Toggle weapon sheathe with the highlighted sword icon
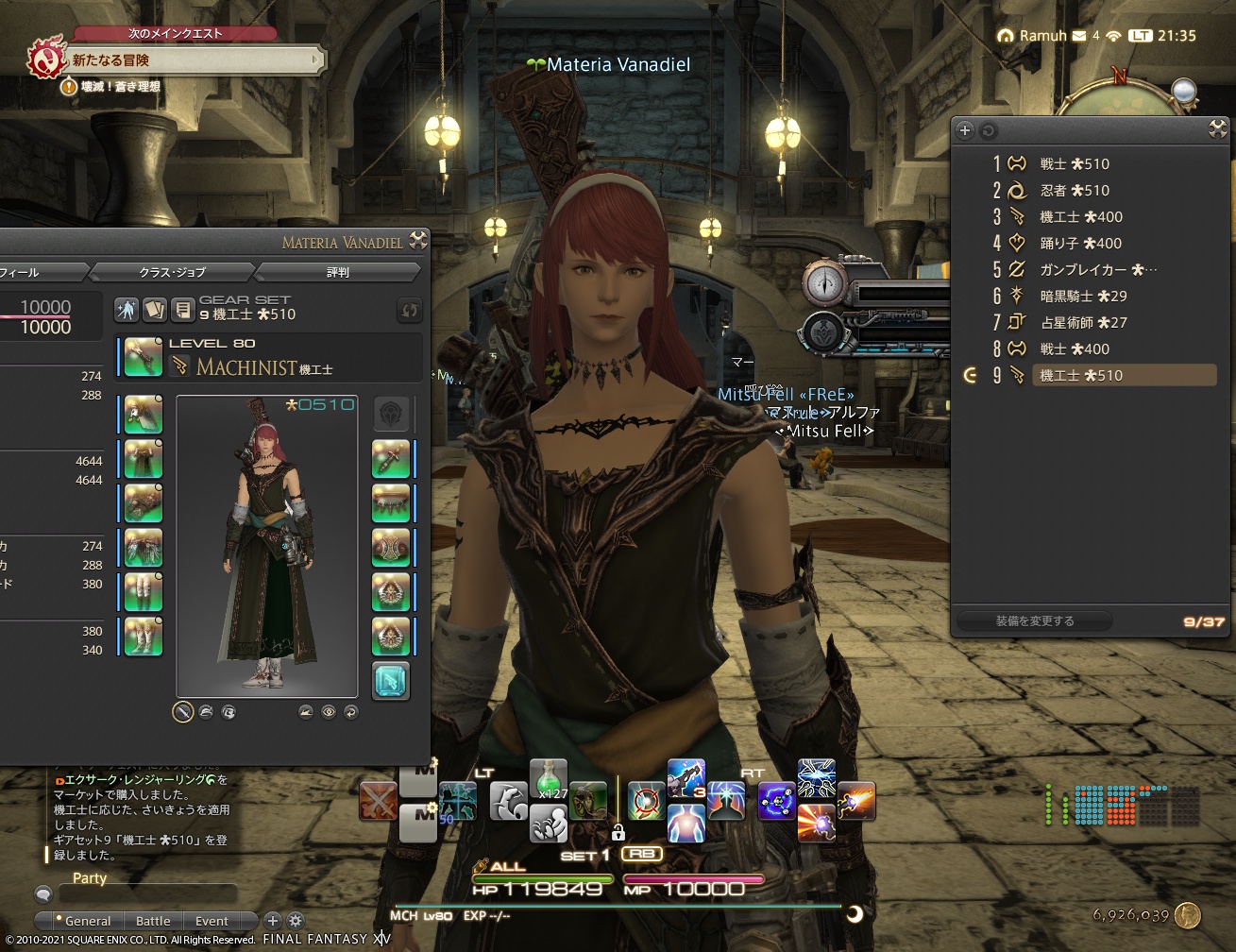The width and height of the screenshot is (1236, 952). pyautogui.click(x=182, y=712)
